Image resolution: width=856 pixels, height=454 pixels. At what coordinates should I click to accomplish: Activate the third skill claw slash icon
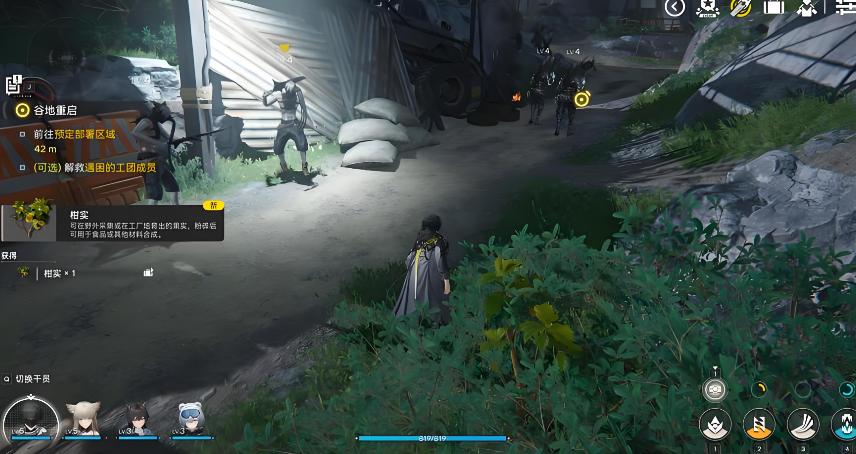(802, 424)
